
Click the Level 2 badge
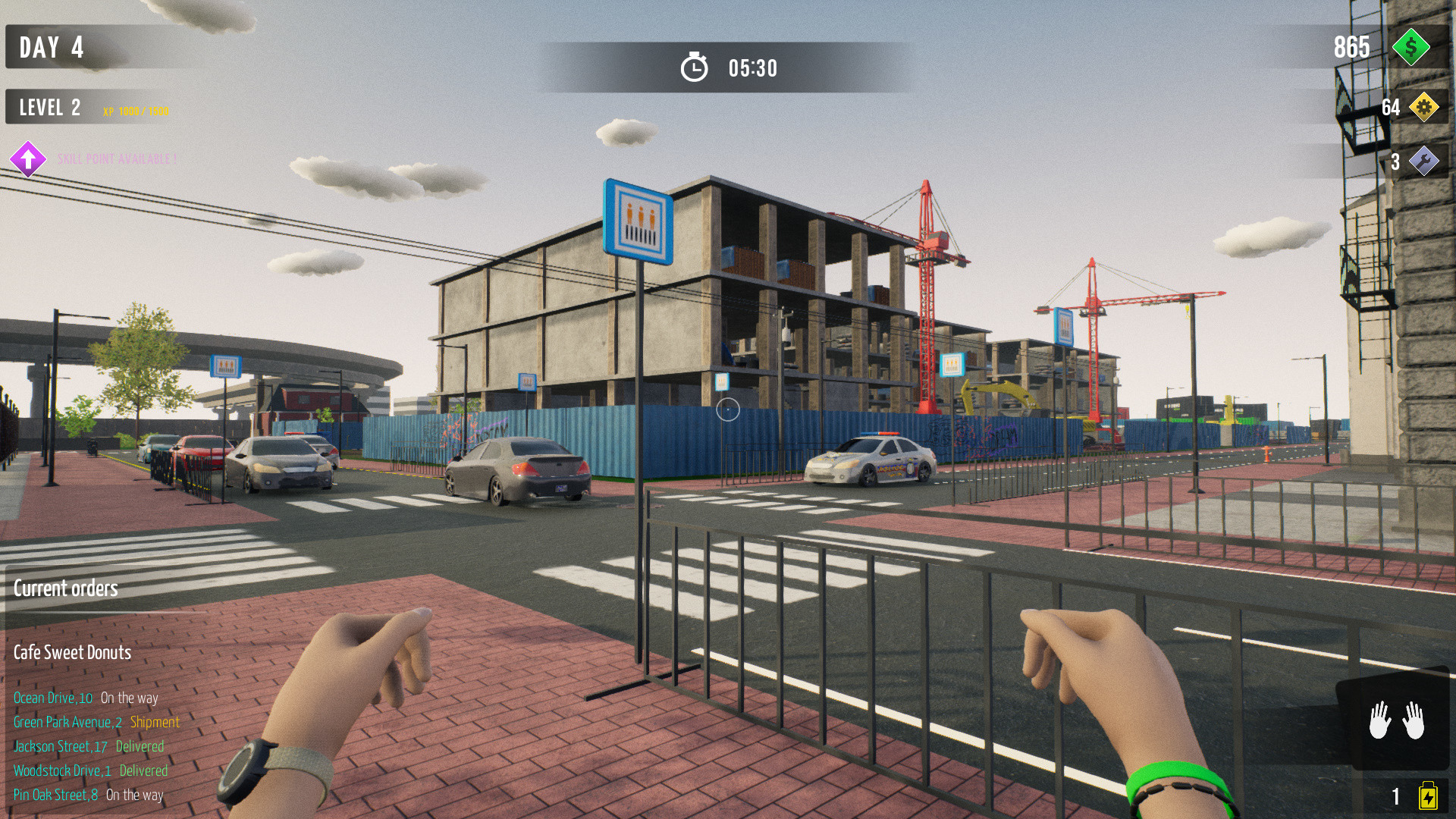49,107
